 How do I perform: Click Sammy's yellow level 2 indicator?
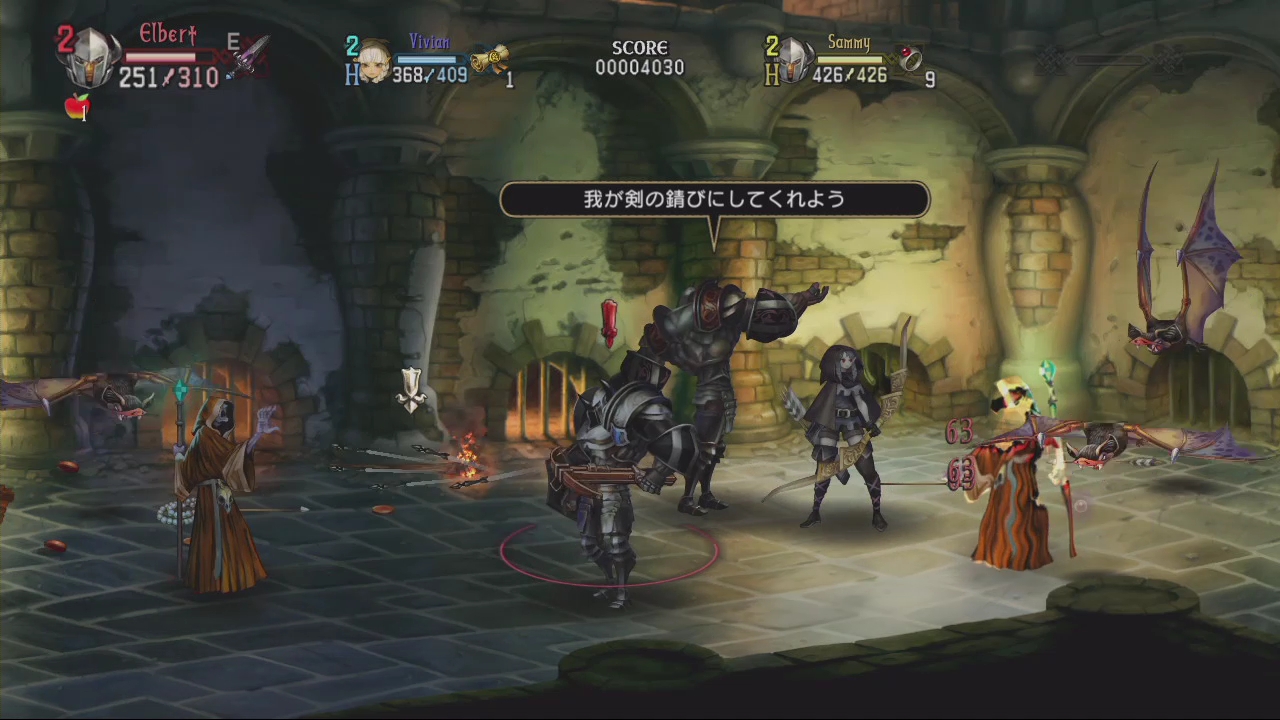point(770,45)
